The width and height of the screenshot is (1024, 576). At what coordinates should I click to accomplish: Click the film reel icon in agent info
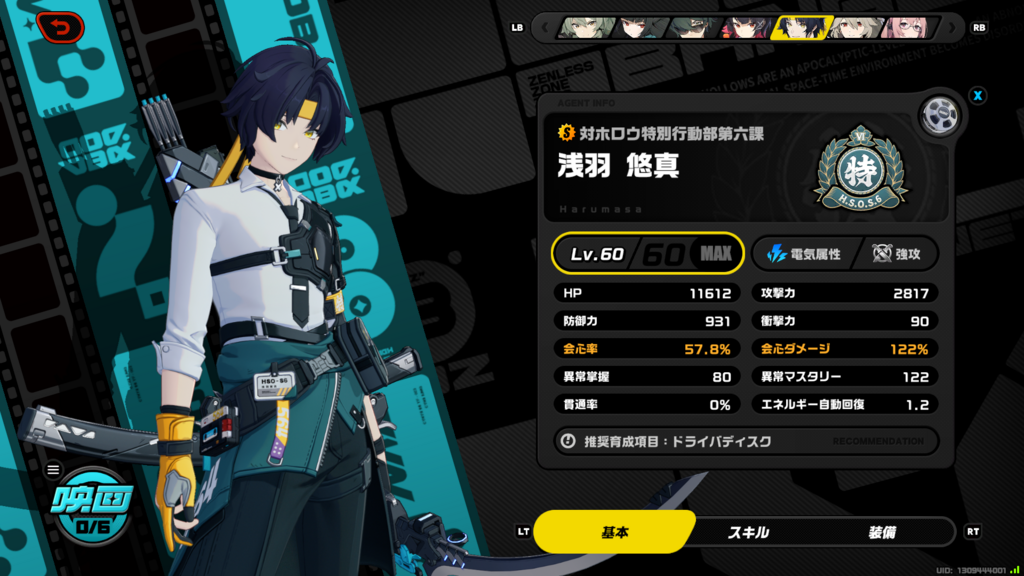tap(939, 114)
